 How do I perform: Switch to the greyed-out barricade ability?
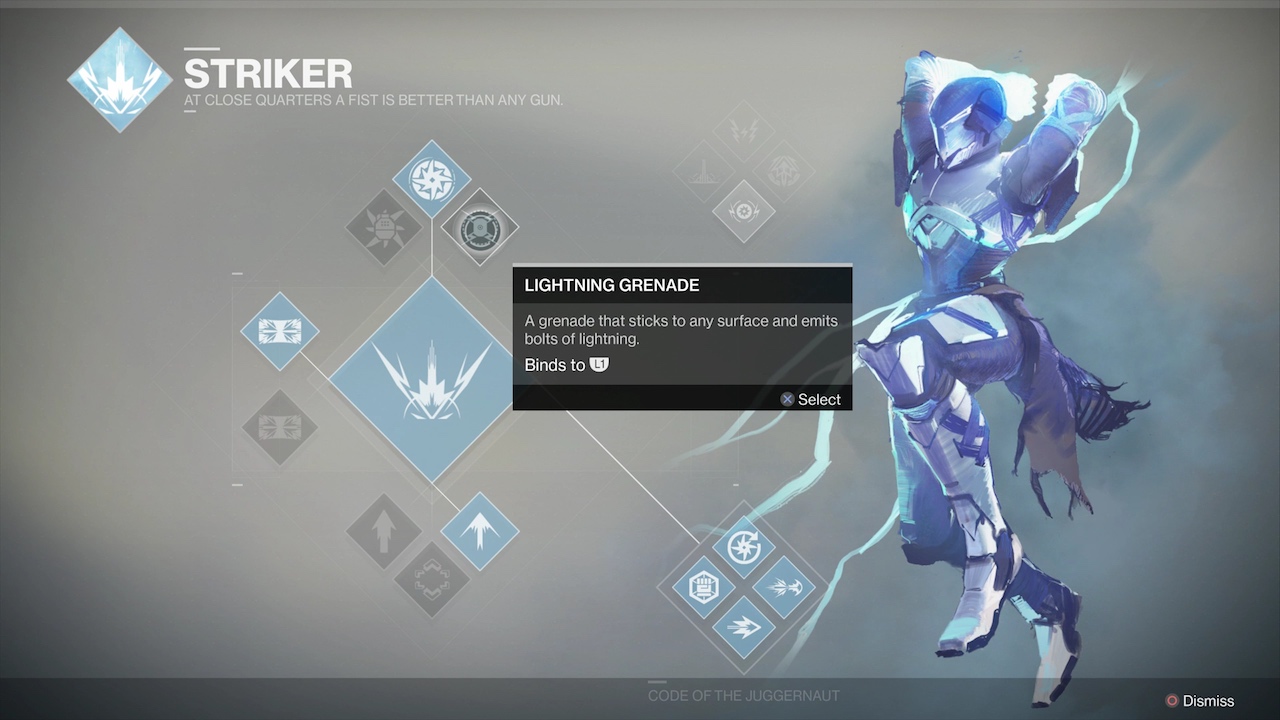pos(280,427)
